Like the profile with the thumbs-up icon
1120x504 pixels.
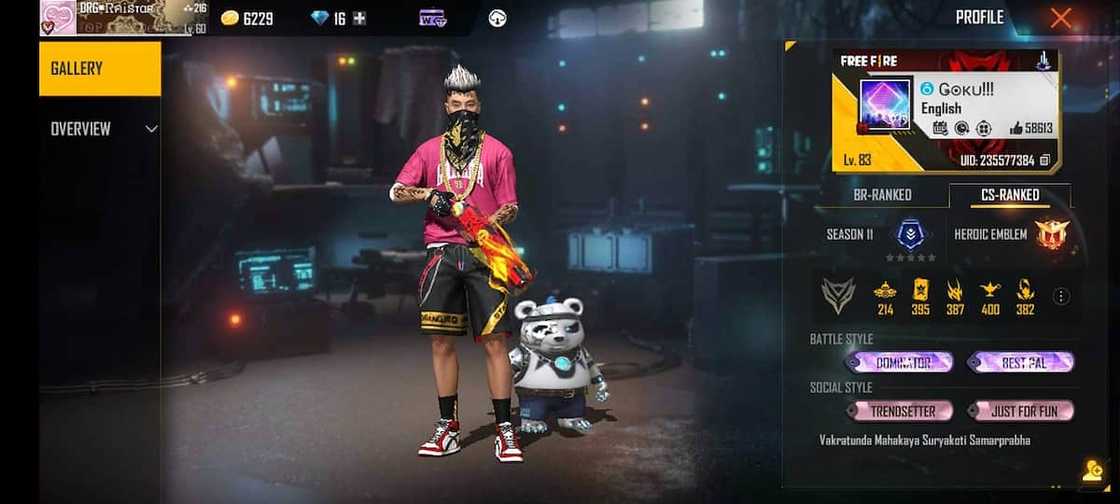click(x=1017, y=128)
